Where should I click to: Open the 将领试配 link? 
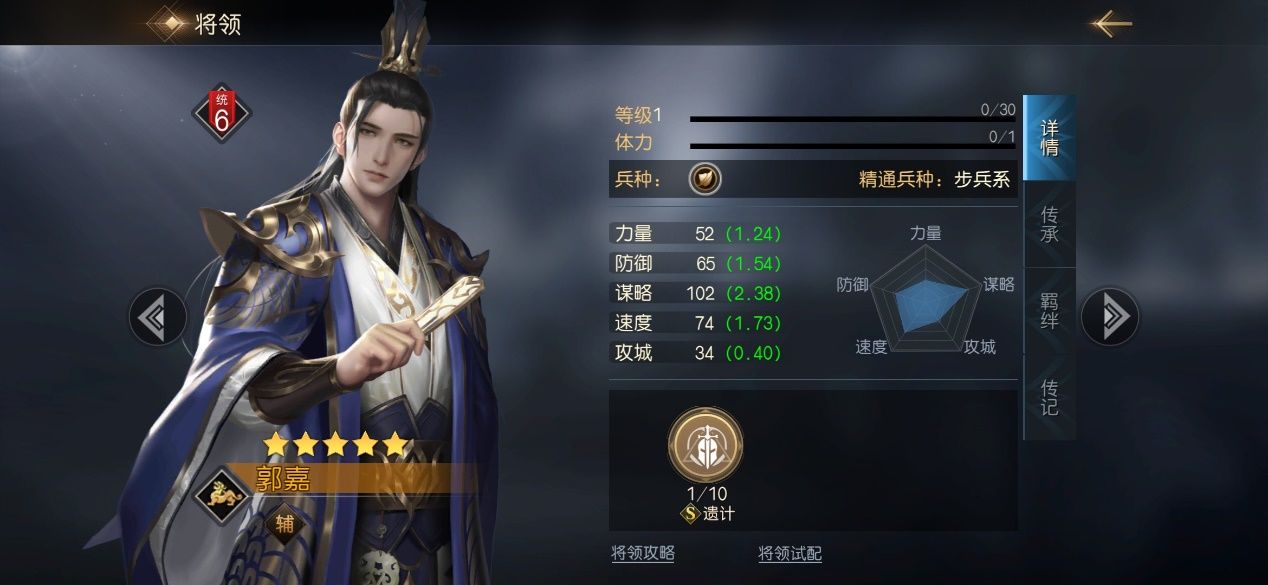pos(790,553)
